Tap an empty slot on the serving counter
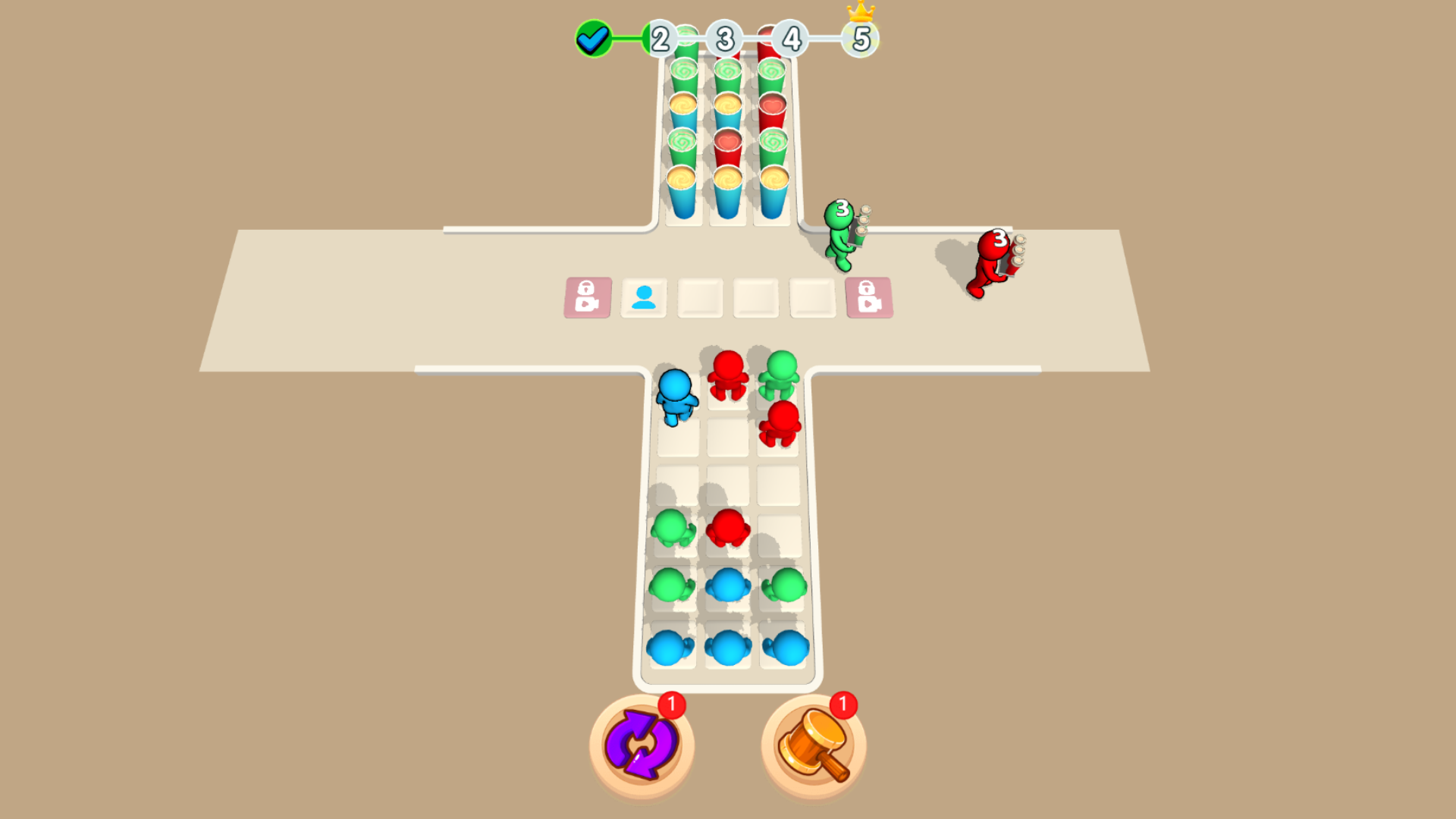 pyautogui.click(x=755, y=297)
